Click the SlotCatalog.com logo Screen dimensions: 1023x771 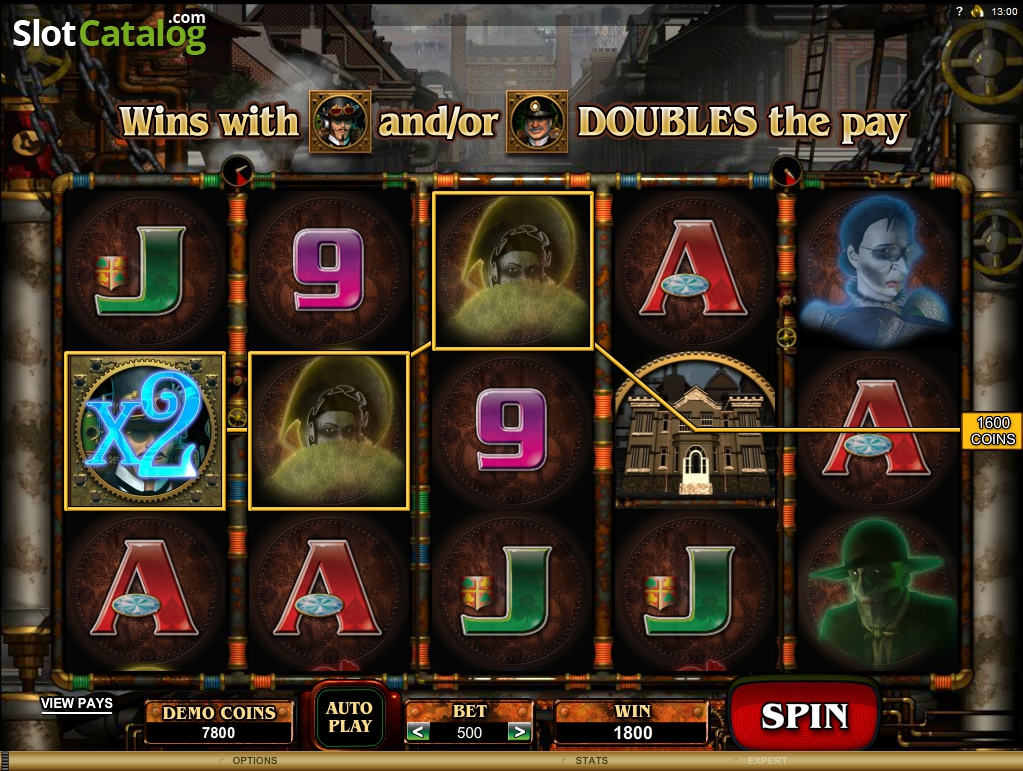(x=109, y=33)
